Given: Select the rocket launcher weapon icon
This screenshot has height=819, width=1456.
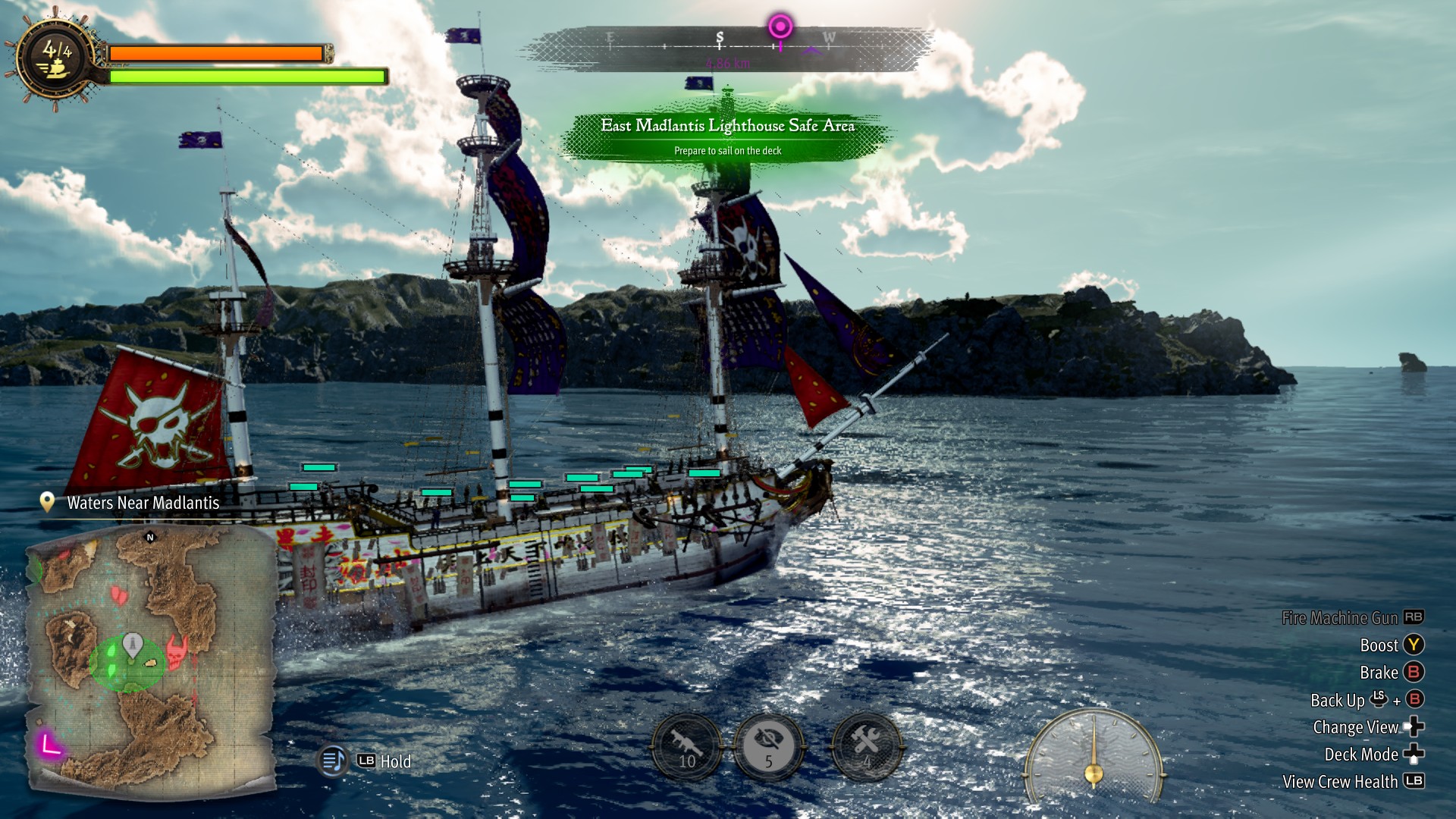Looking at the screenshot, I should 687,746.
